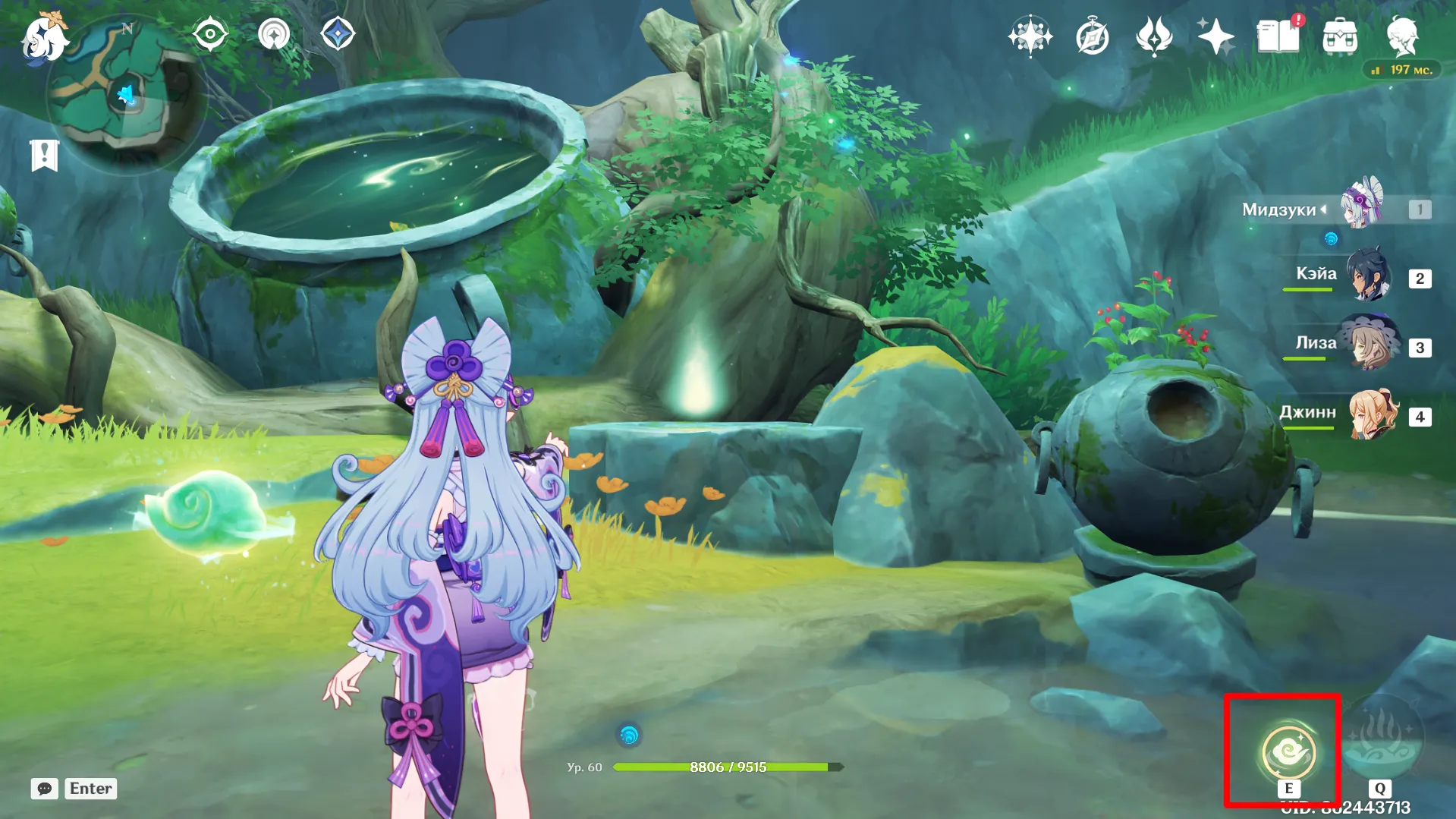Open the Paimon menu icon
1456x819 pixels.
pos(43,38)
